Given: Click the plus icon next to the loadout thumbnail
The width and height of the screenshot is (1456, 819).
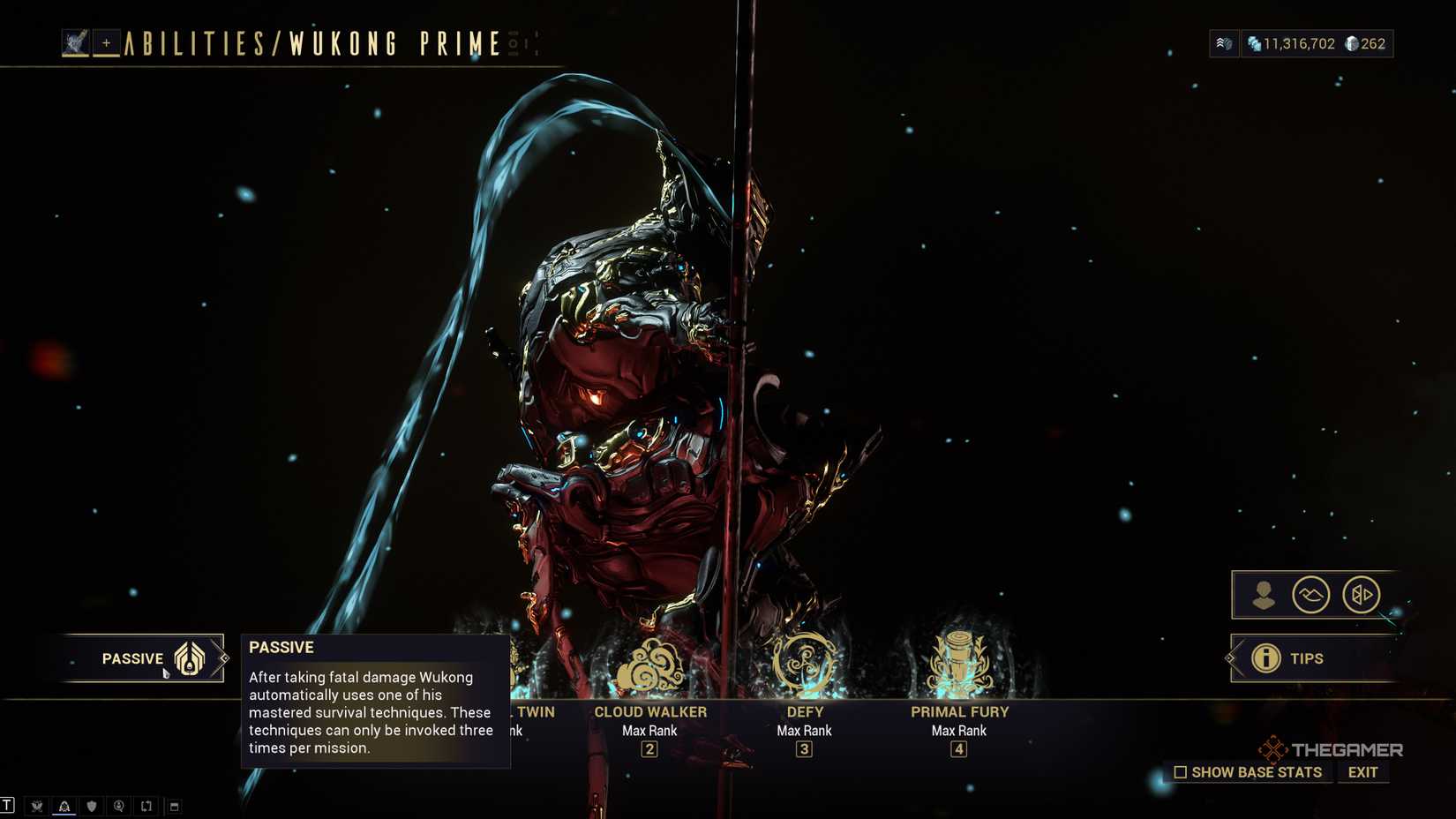Looking at the screenshot, I should pyautogui.click(x=107, y=42).
